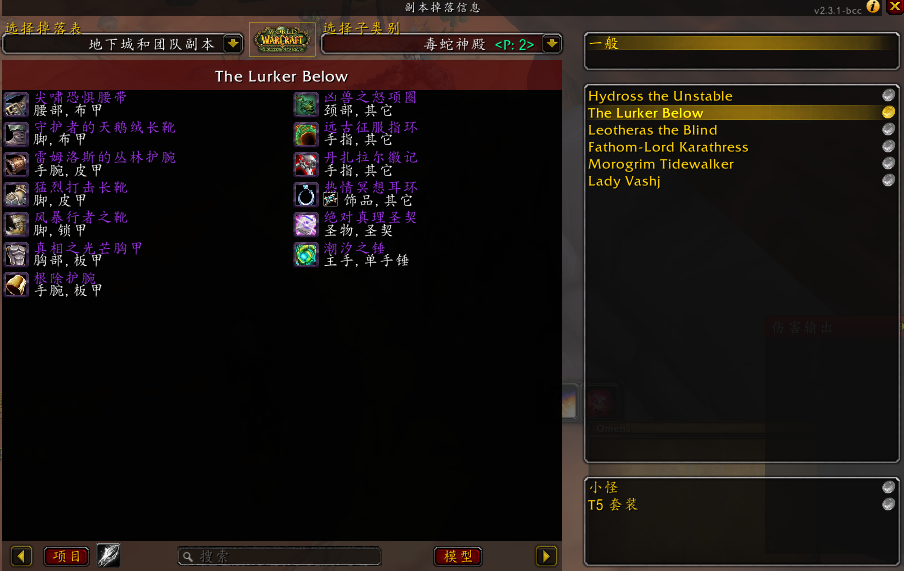Go to next page with right arrow
The height and width of the screenshot is (571, 904).
click(546, 556)
